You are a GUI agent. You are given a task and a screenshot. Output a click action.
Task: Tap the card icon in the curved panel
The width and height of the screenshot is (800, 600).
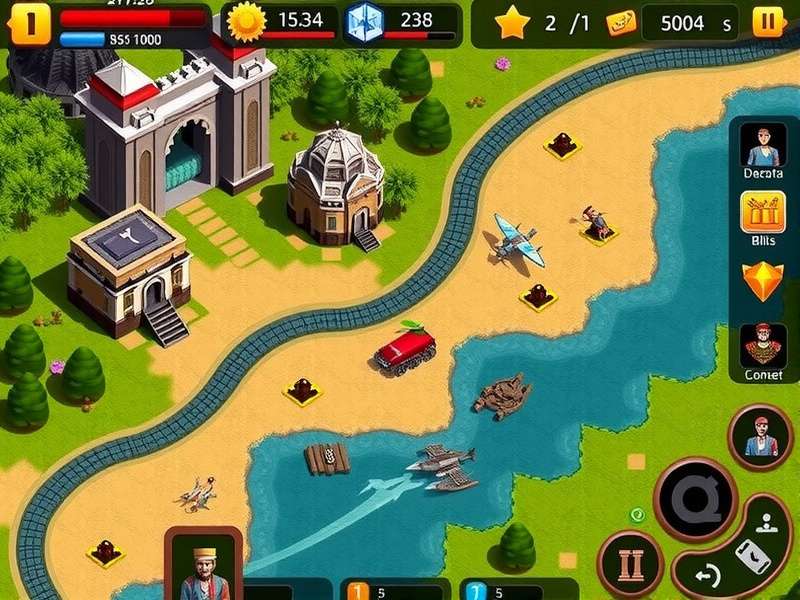coord(752,555)
